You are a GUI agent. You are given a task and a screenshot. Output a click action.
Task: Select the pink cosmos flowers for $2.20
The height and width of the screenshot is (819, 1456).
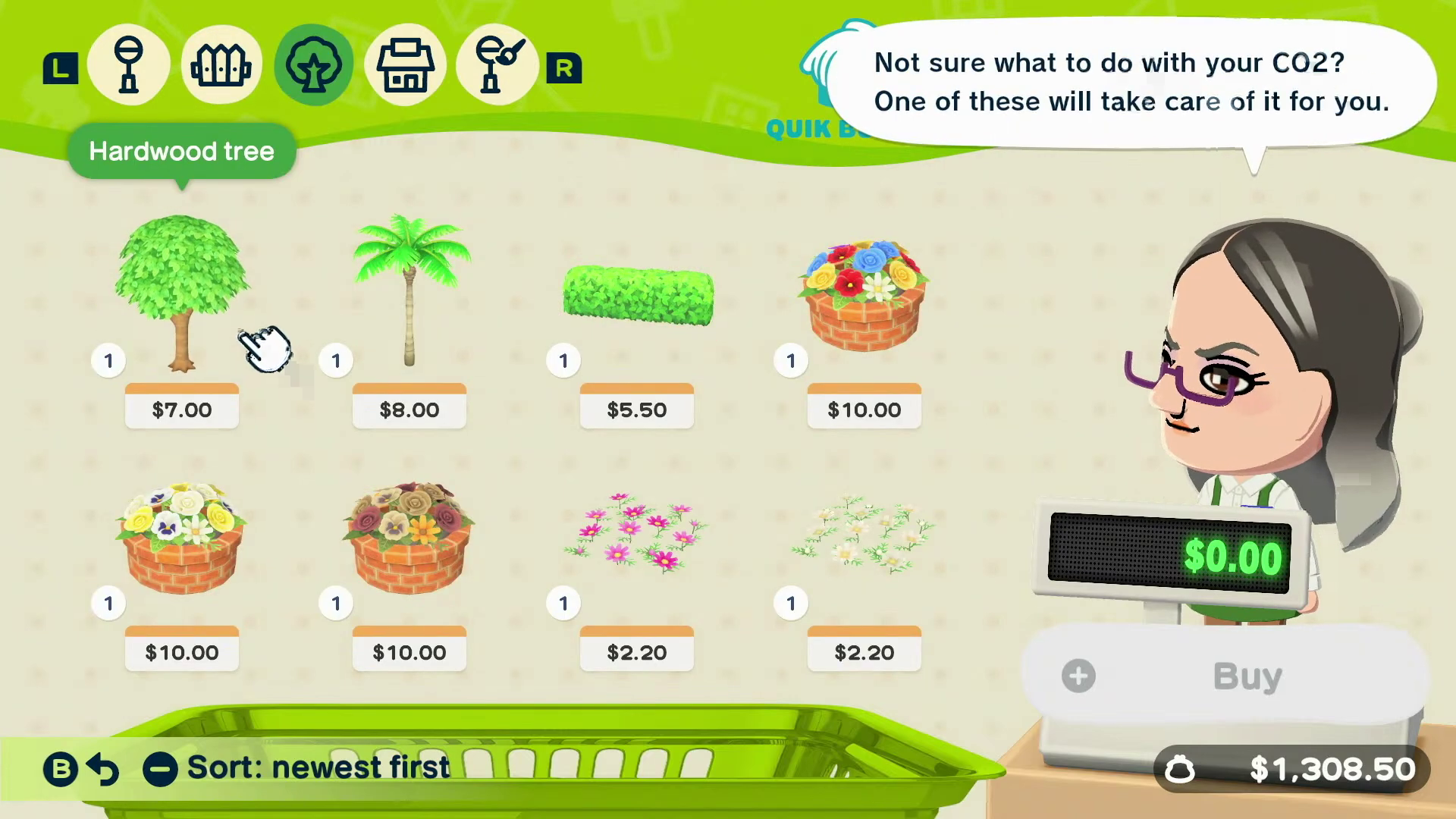637,535
